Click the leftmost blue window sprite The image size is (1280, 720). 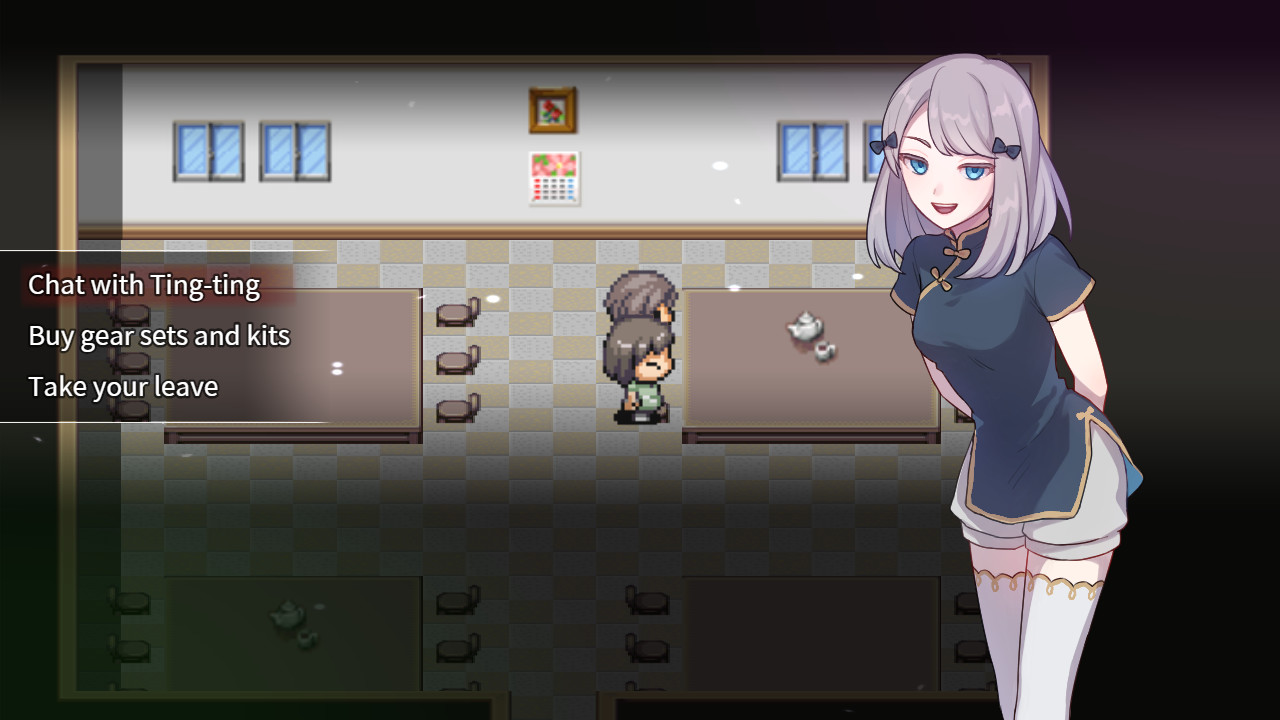208,153
